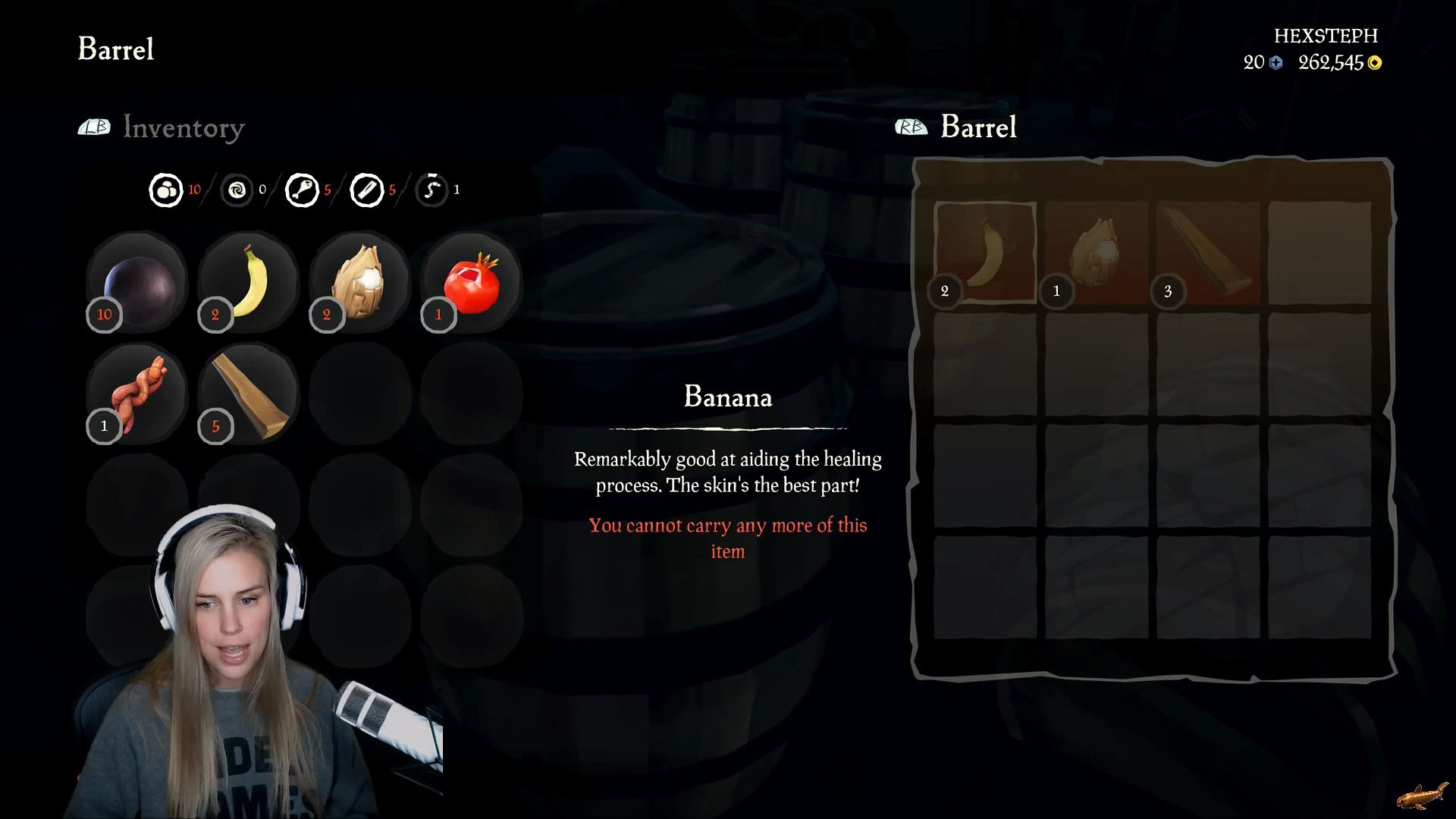Take the banana from the barrel grid

pyautogui.click(x=985, y=253)
